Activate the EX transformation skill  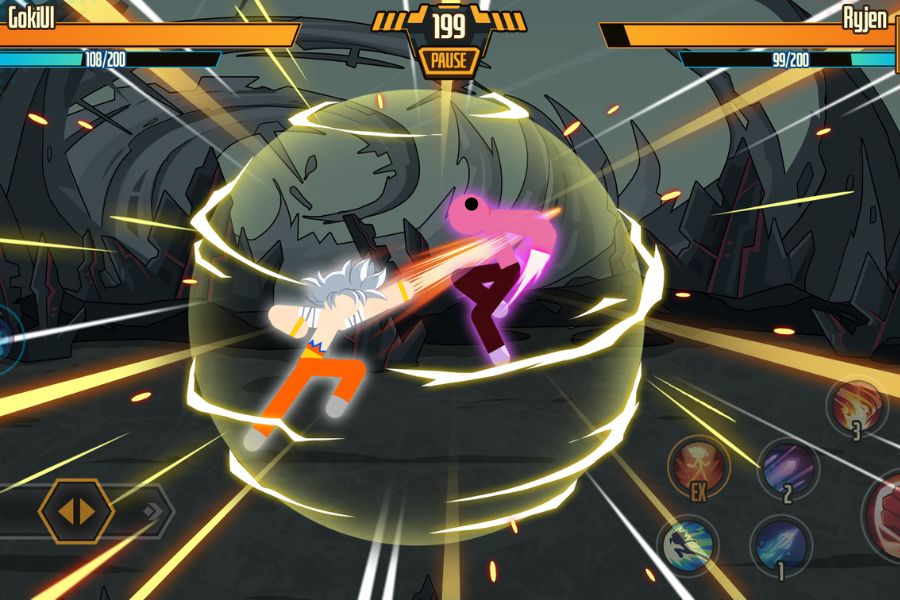point(698,465)
